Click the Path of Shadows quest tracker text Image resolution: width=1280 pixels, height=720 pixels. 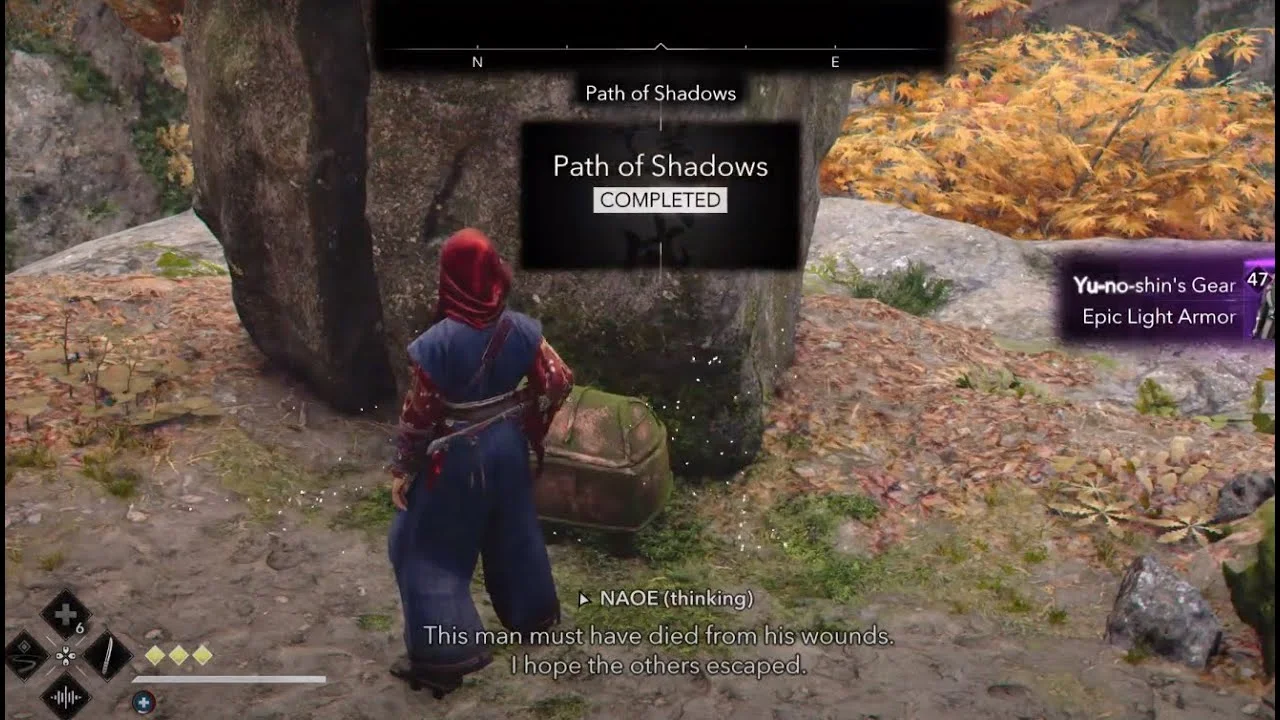point(660,92)
